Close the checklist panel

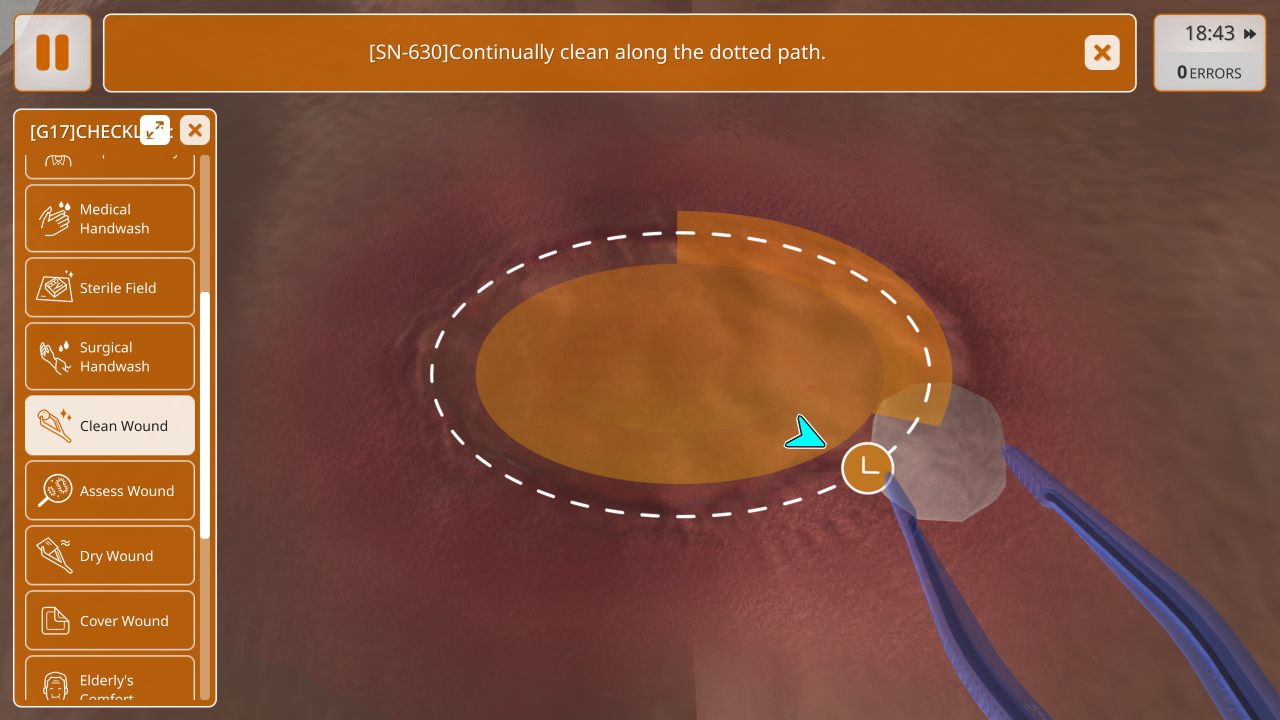pyautogui.click(x=195, y=130)
